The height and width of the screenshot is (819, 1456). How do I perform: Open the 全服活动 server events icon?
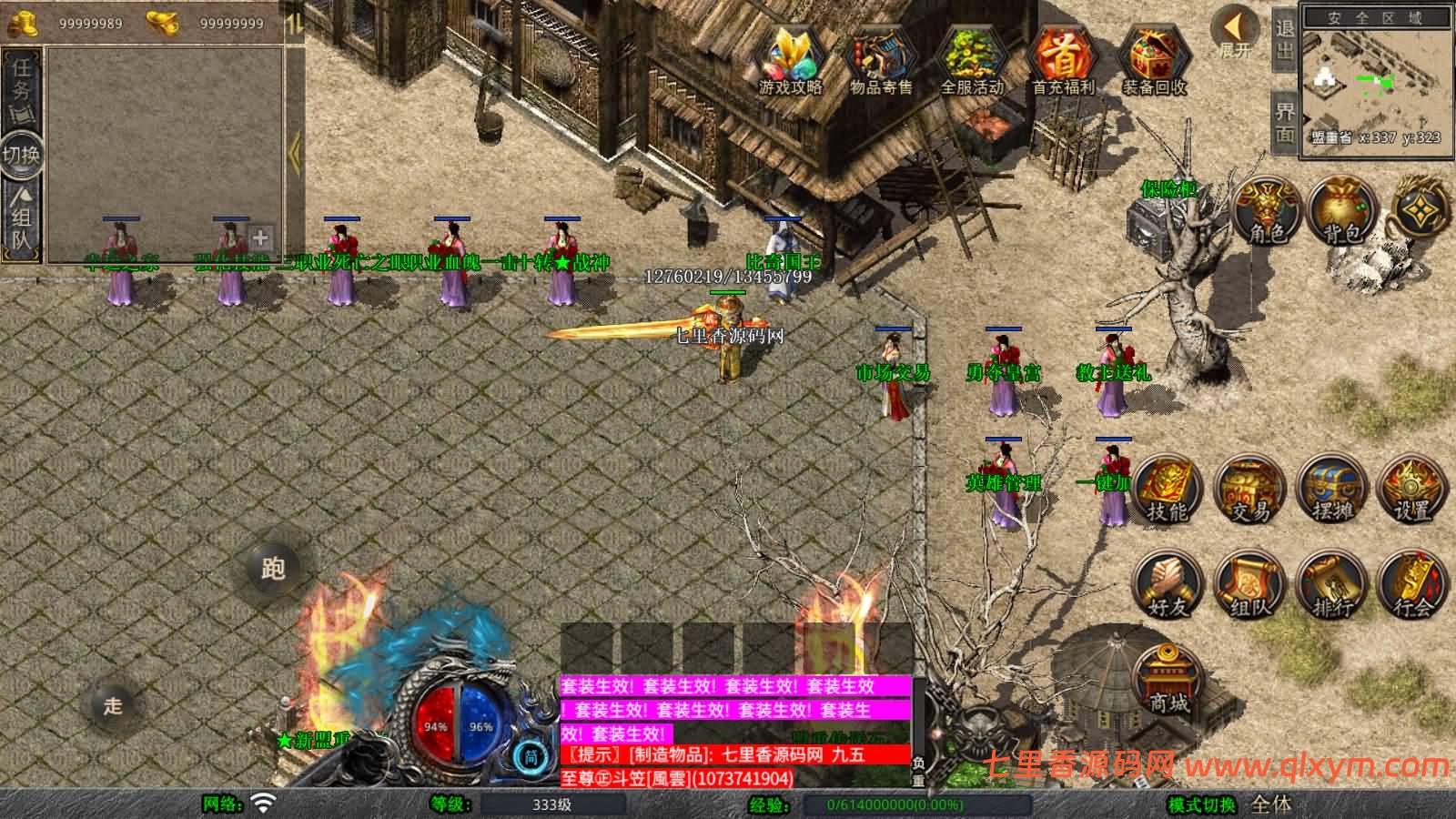[x=971, y=59]
